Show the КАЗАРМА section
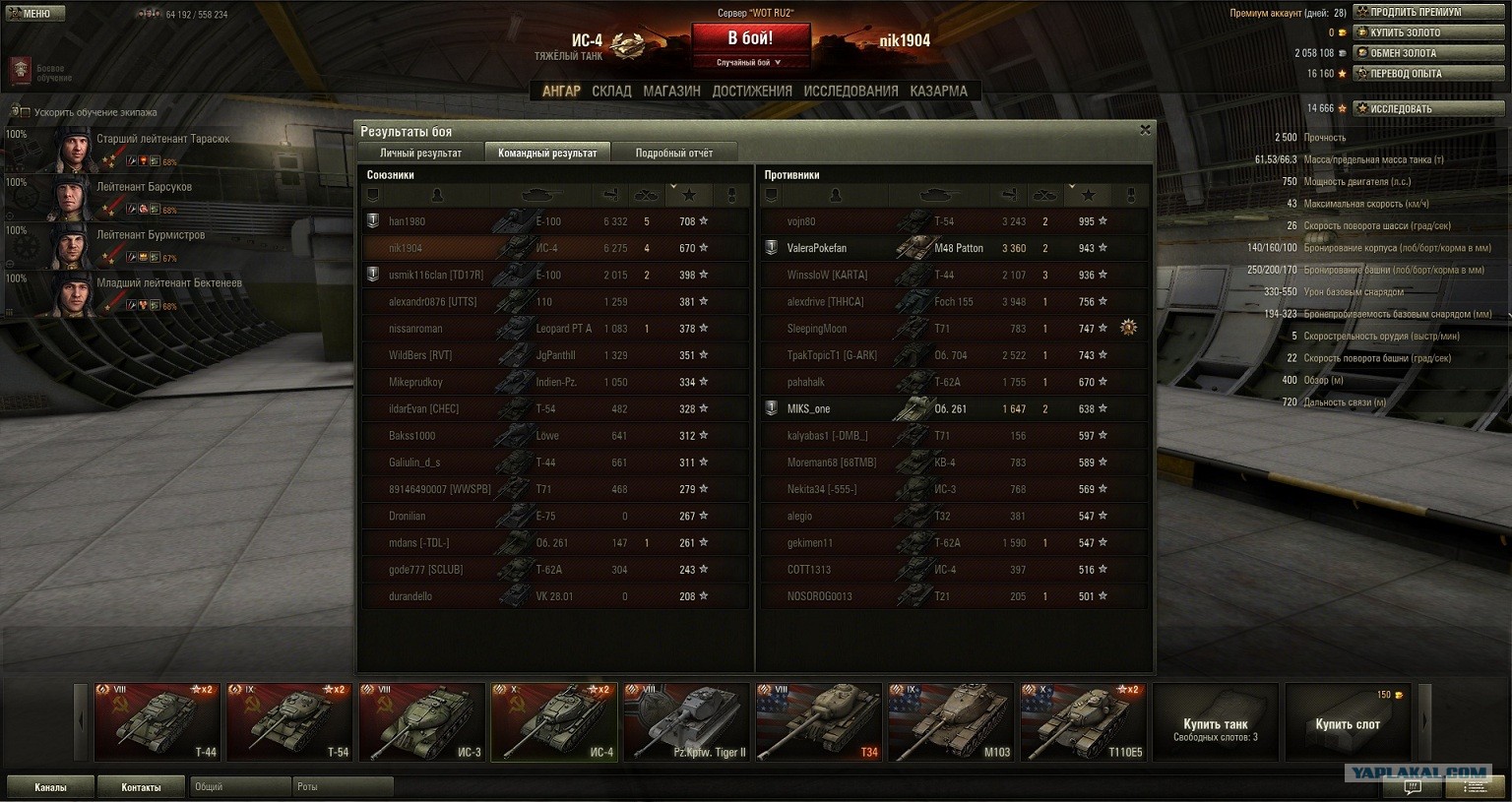The image size is (1512, 802). 938,91
